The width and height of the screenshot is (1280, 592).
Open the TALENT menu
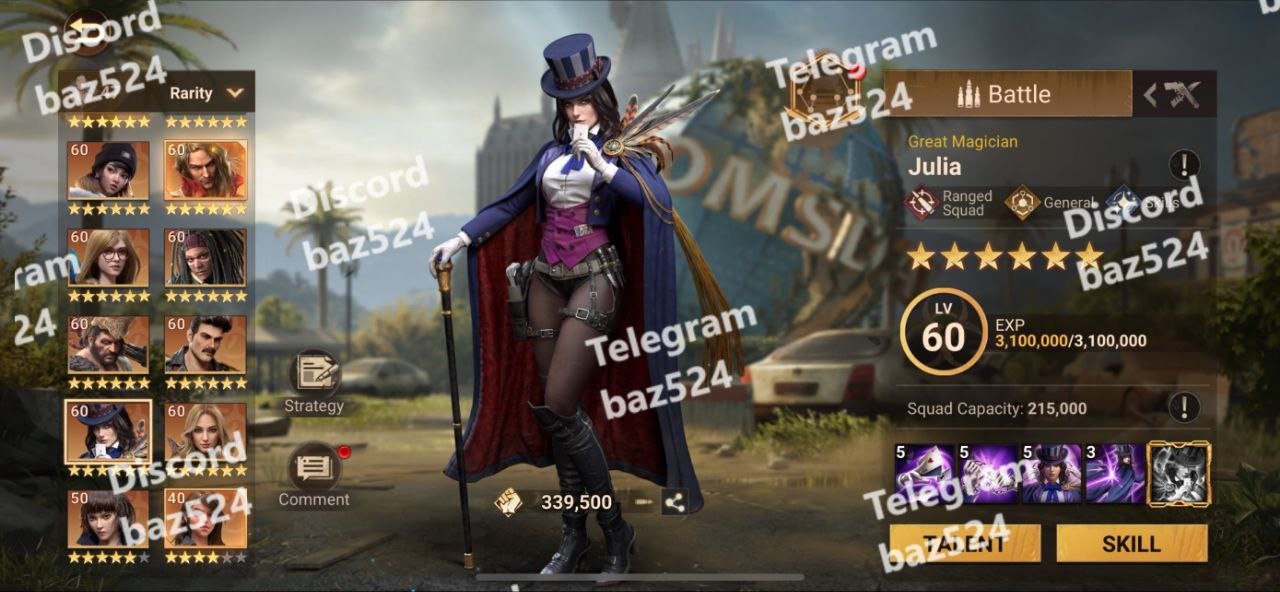coord(965,544)
